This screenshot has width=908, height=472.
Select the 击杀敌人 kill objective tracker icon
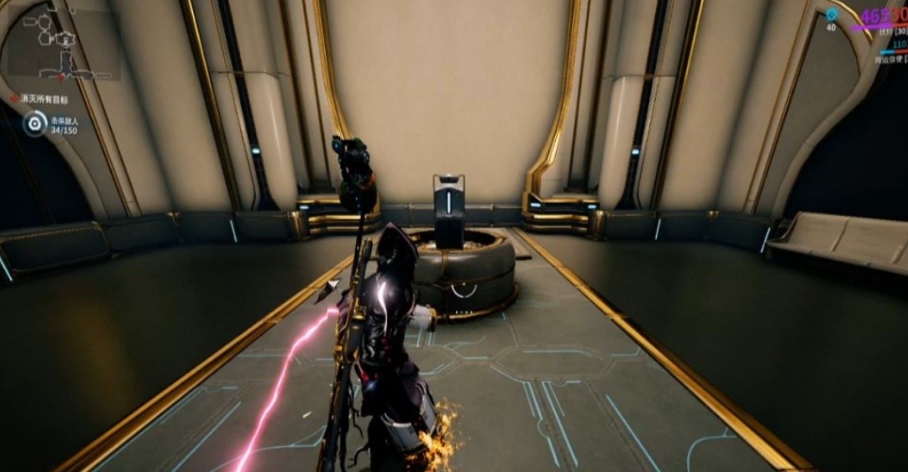point(35,124)
